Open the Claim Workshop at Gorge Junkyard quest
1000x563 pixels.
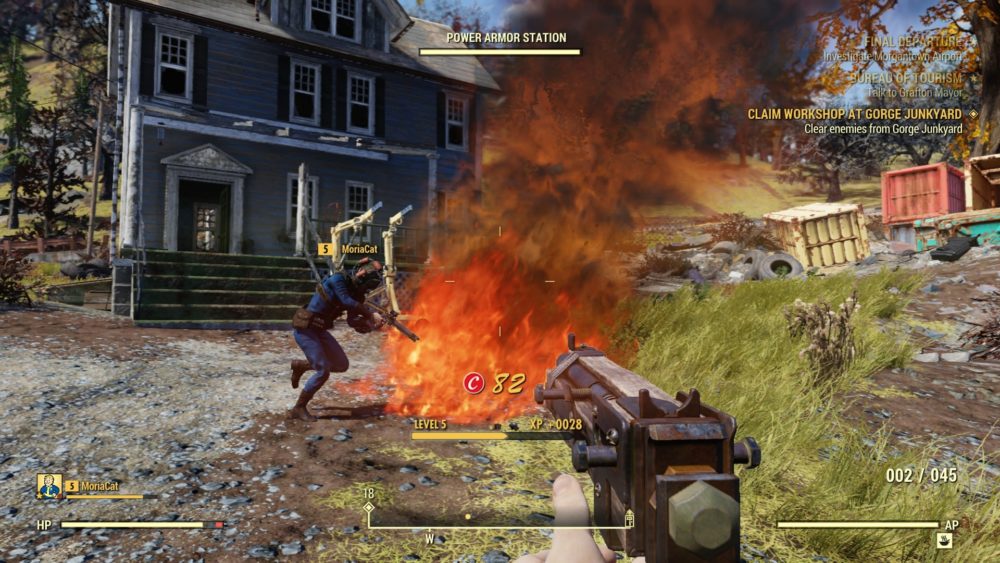point(856,114)
